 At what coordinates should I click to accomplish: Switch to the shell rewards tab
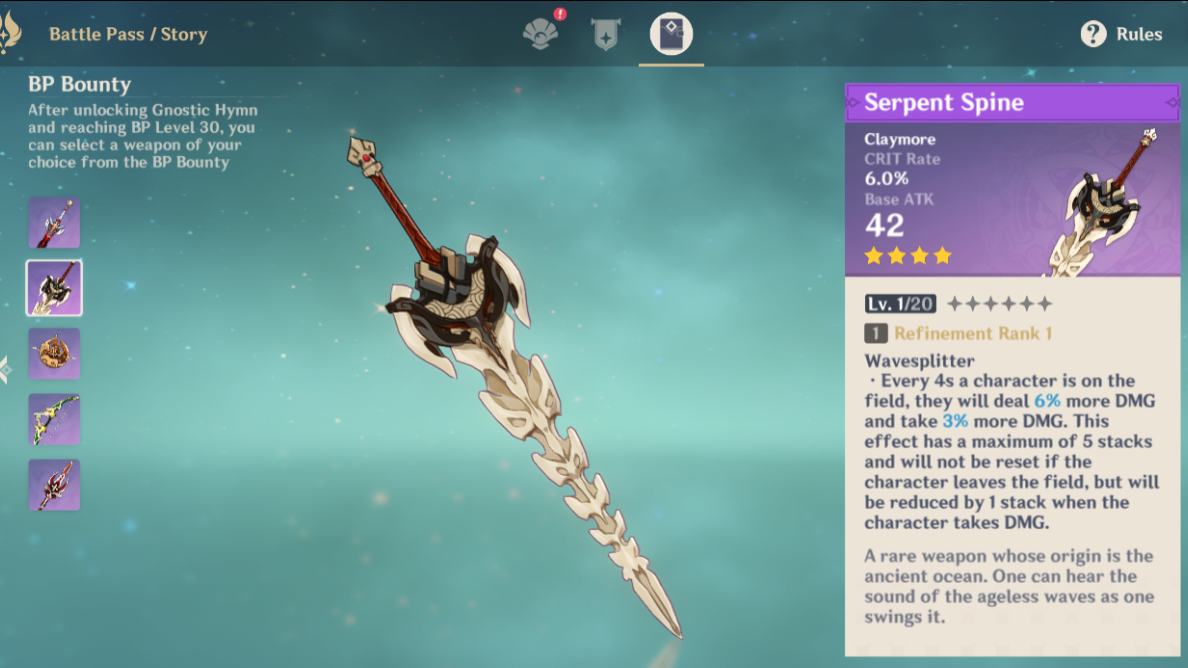538,34
